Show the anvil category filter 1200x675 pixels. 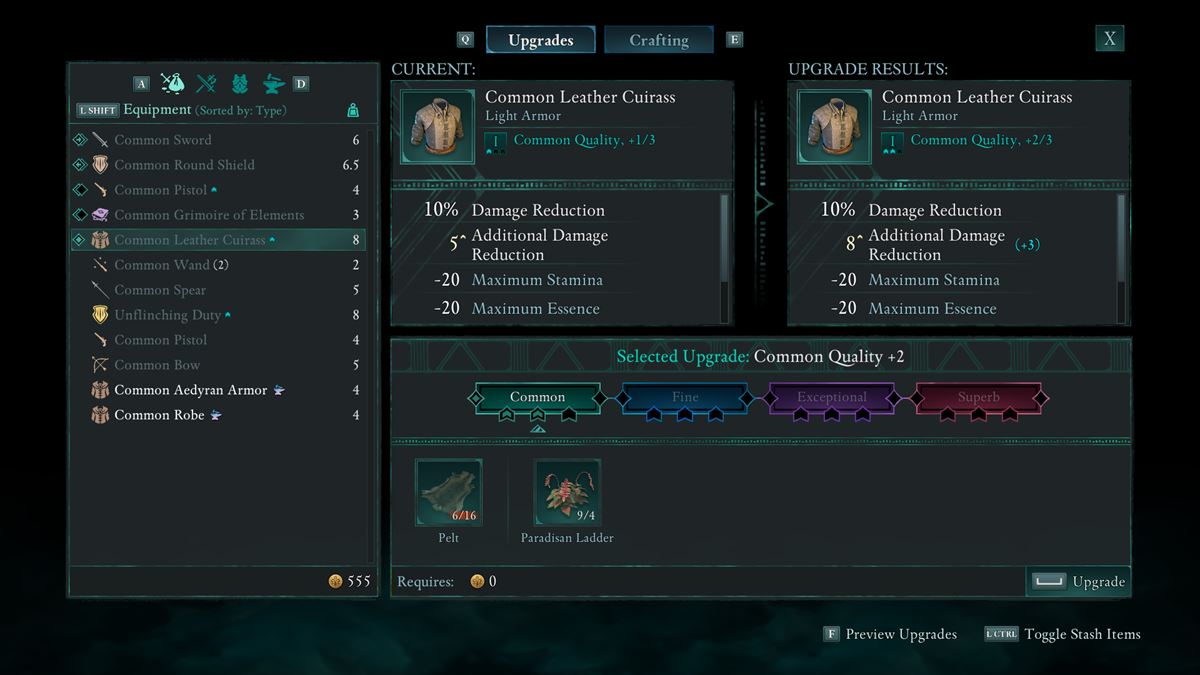pyautogui.click(x=273, y=84)
